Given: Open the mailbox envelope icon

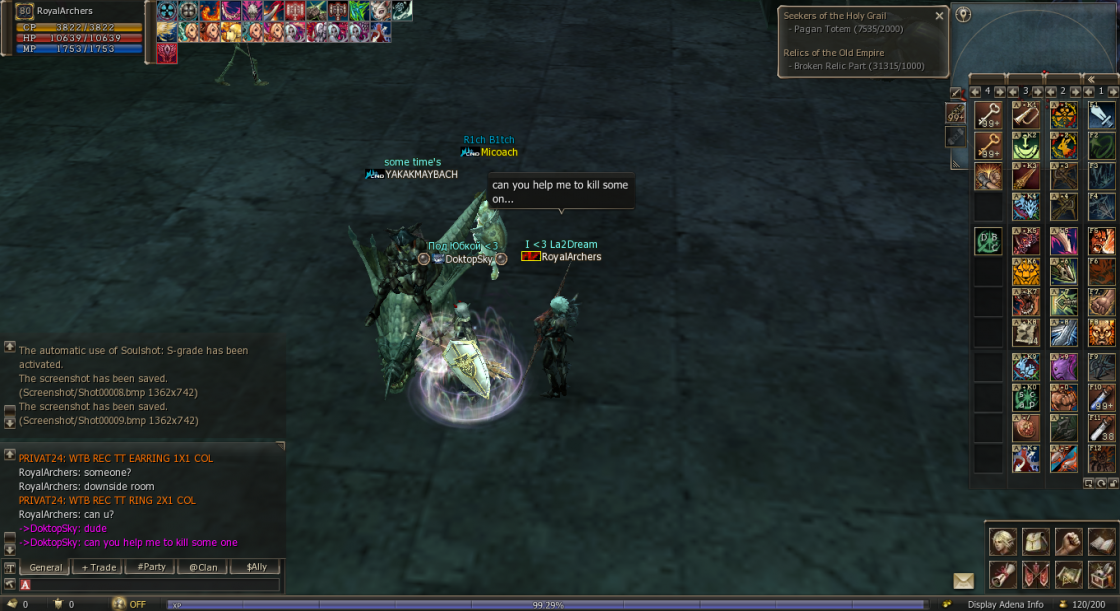Looking at the screenshot, I should pos(963,581).
